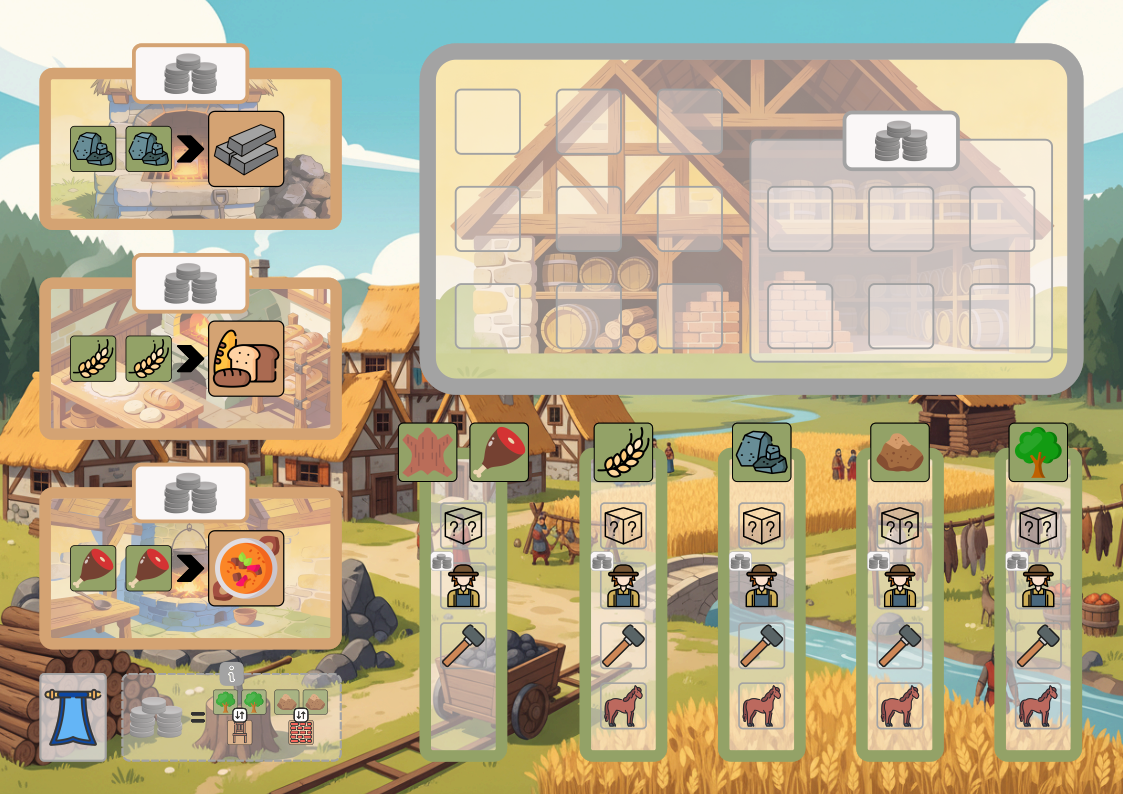The height and width of the screenshot is (794, 1123).
Task: Select the hammer slot in the clay column
Action: coord(899,646)
